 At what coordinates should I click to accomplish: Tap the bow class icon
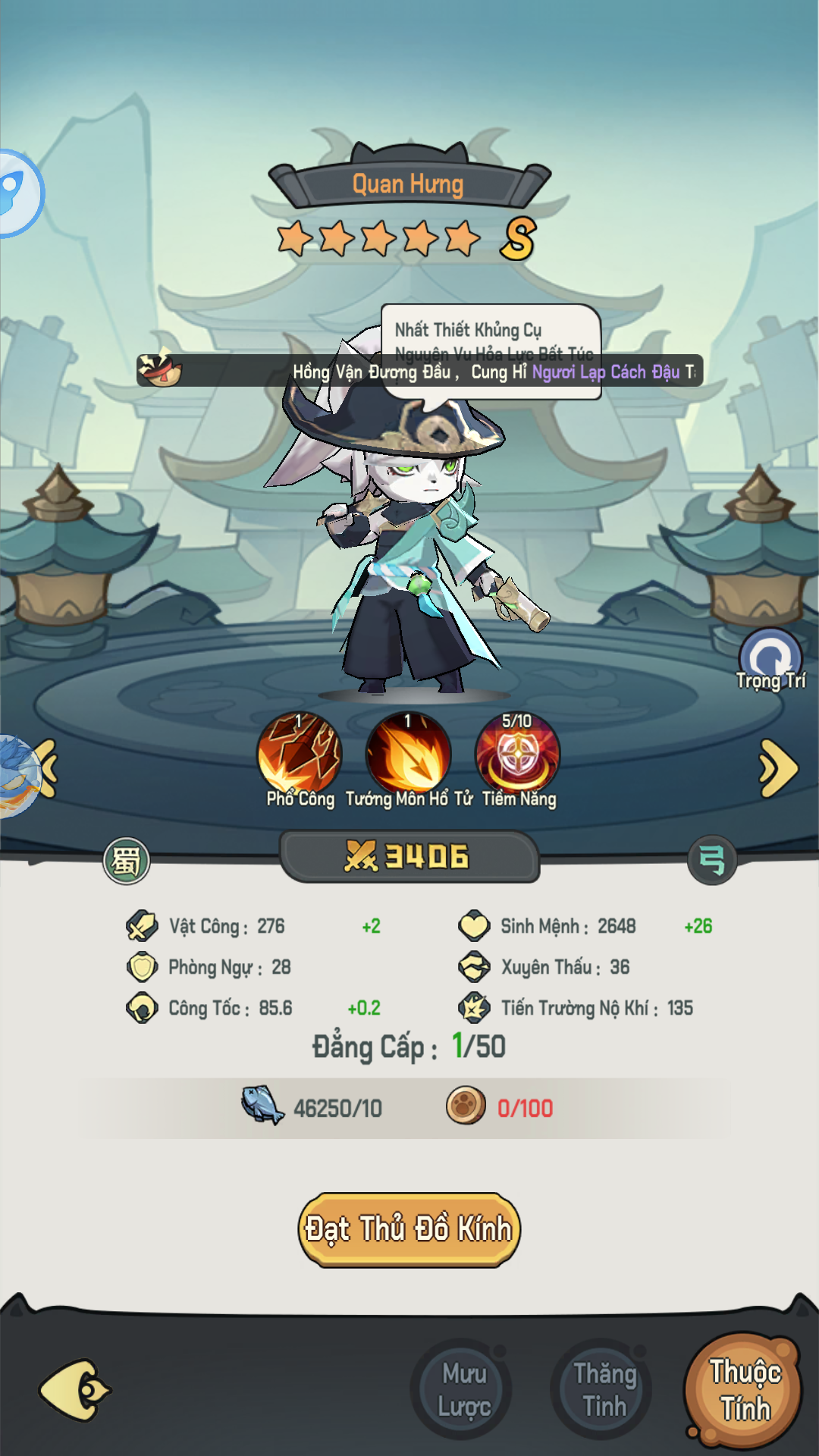[711, 861]
